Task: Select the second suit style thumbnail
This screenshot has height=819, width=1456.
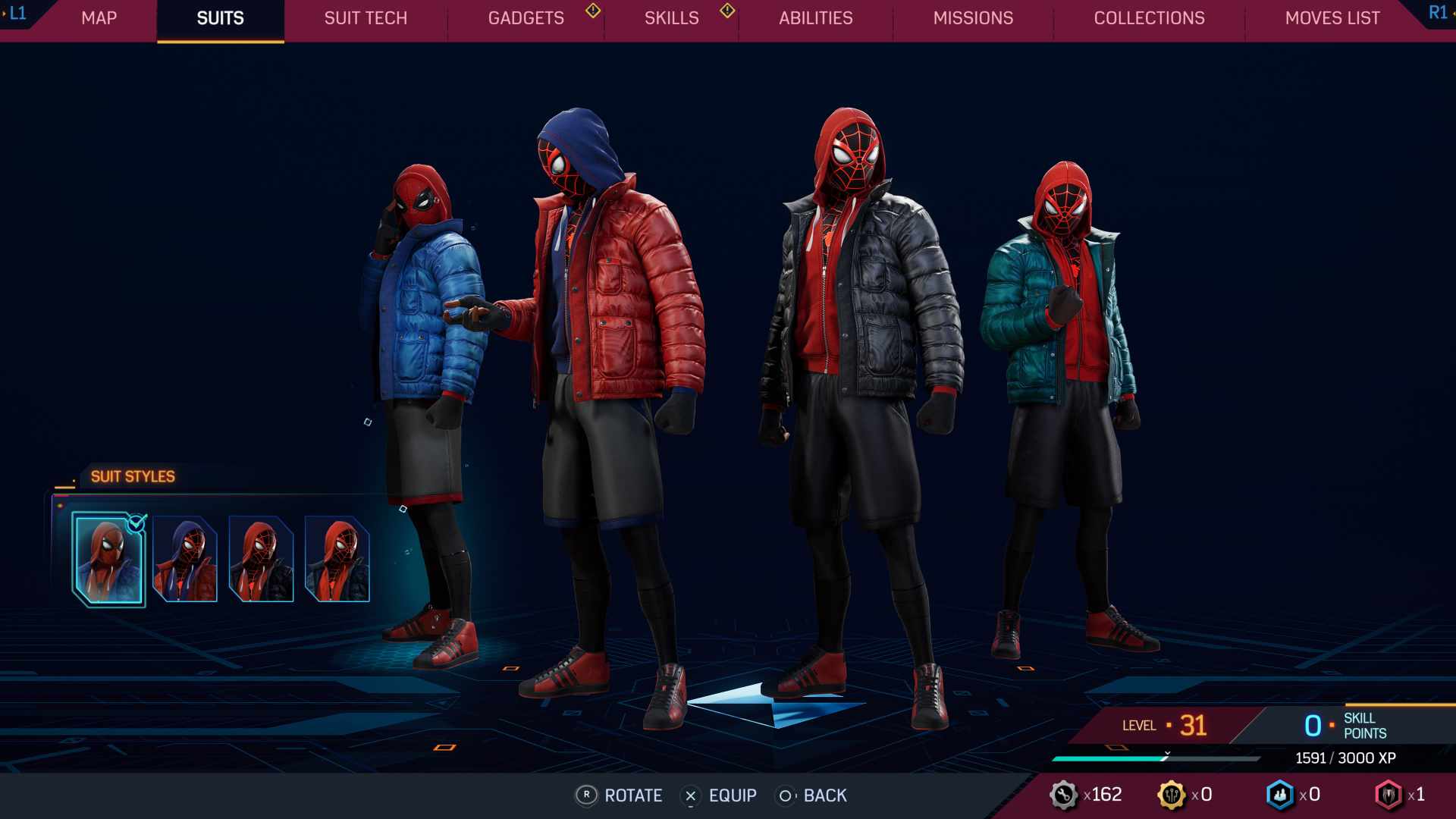Action: [x=184, y=557]
